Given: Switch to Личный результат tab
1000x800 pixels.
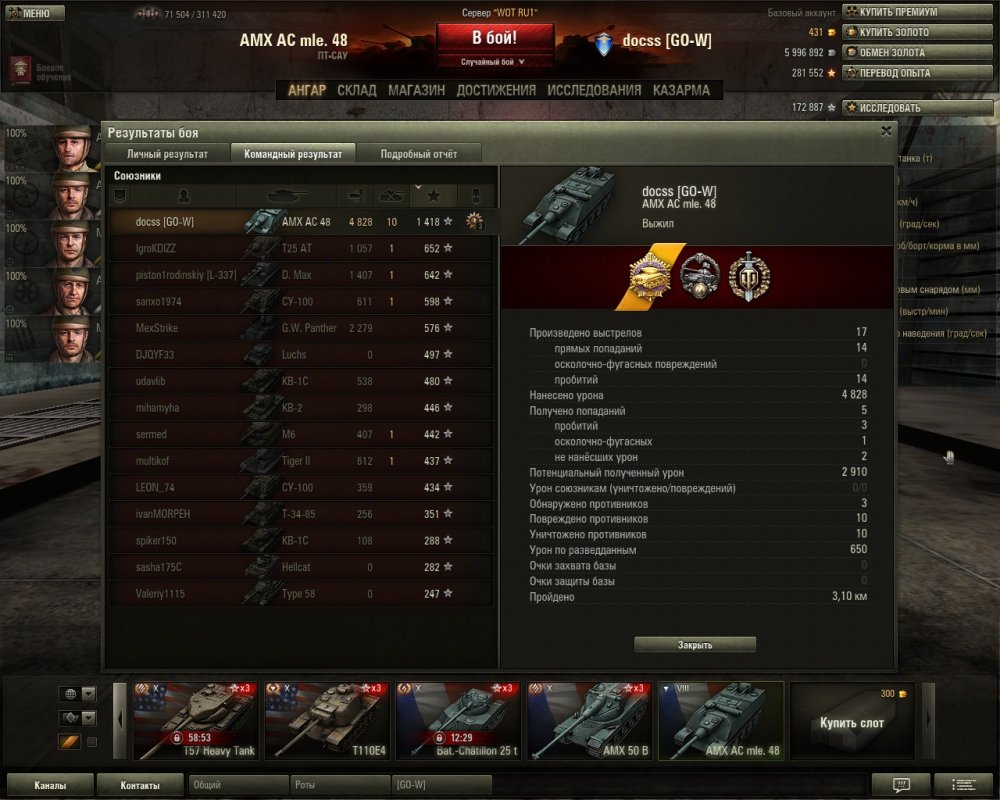Looking at the screenshot, I should pos(167,154).
